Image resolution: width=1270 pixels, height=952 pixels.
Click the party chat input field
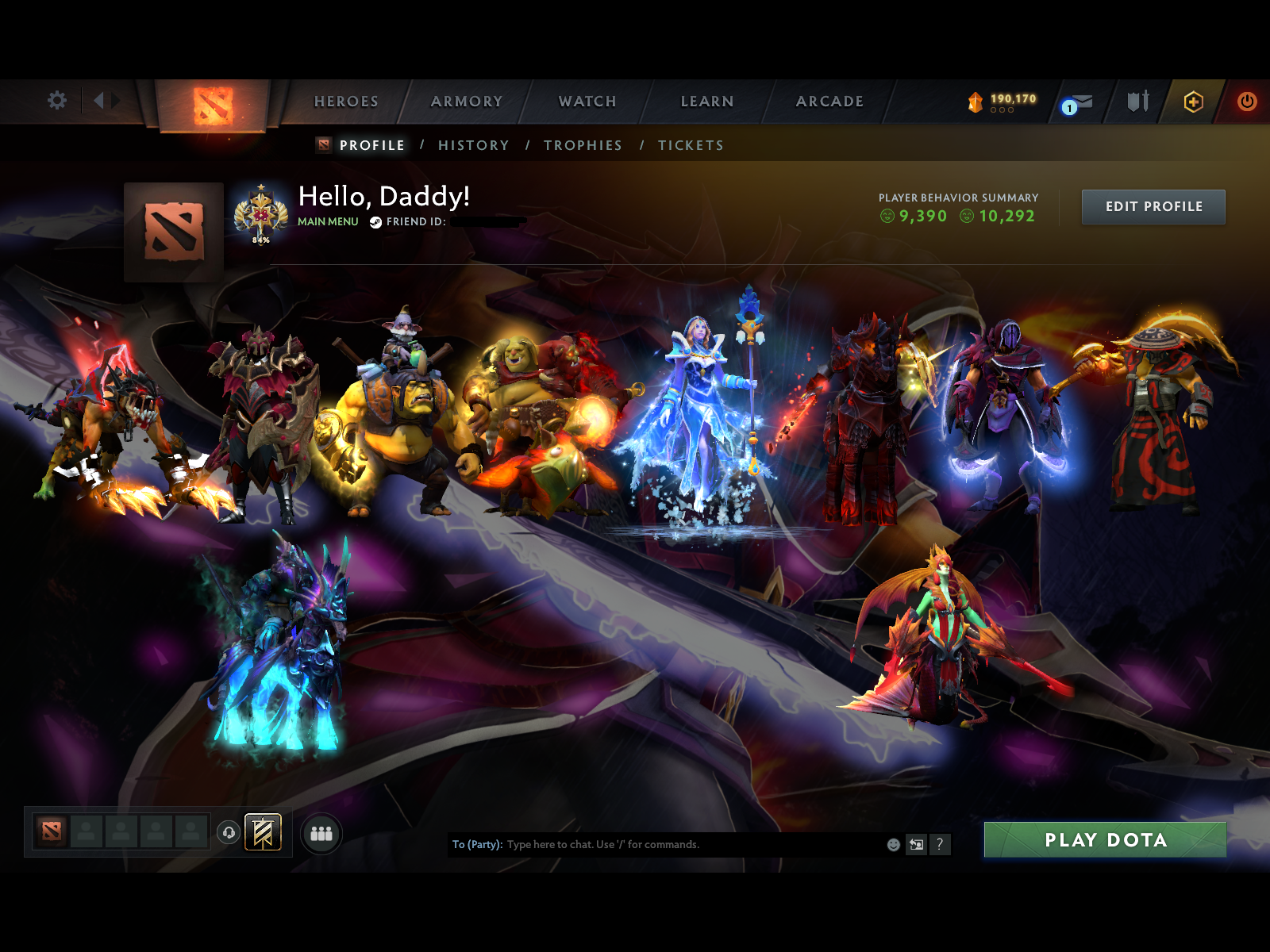point(675,845)
